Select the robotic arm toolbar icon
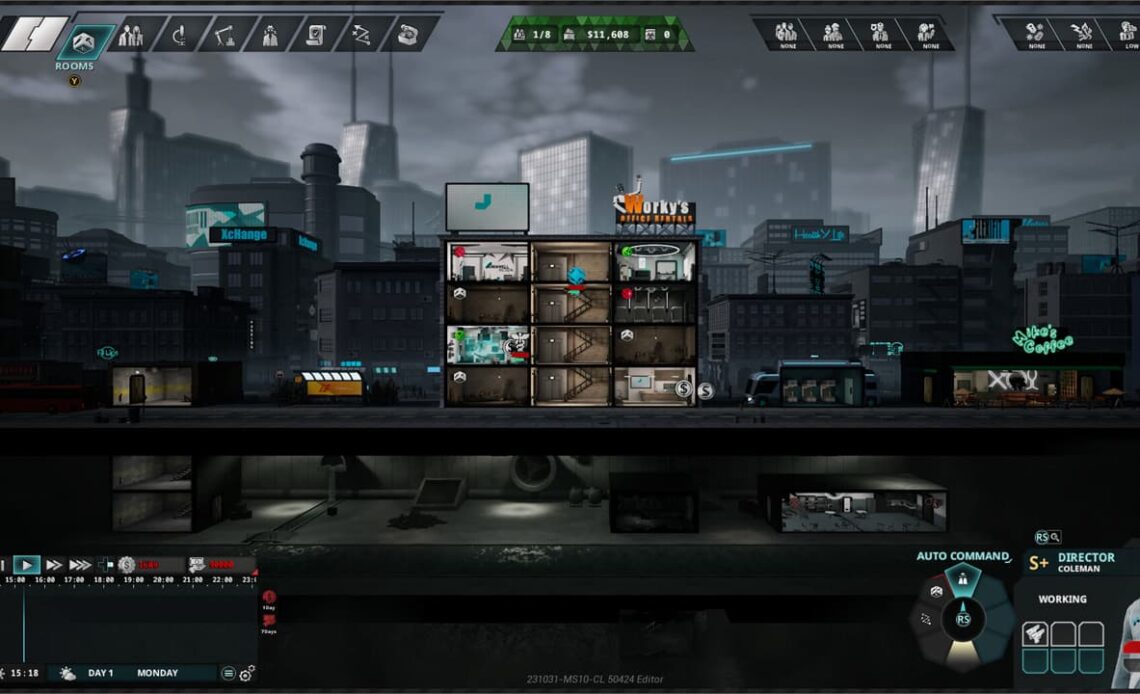This screenshot has width=1140, height=694. point(222,35)
